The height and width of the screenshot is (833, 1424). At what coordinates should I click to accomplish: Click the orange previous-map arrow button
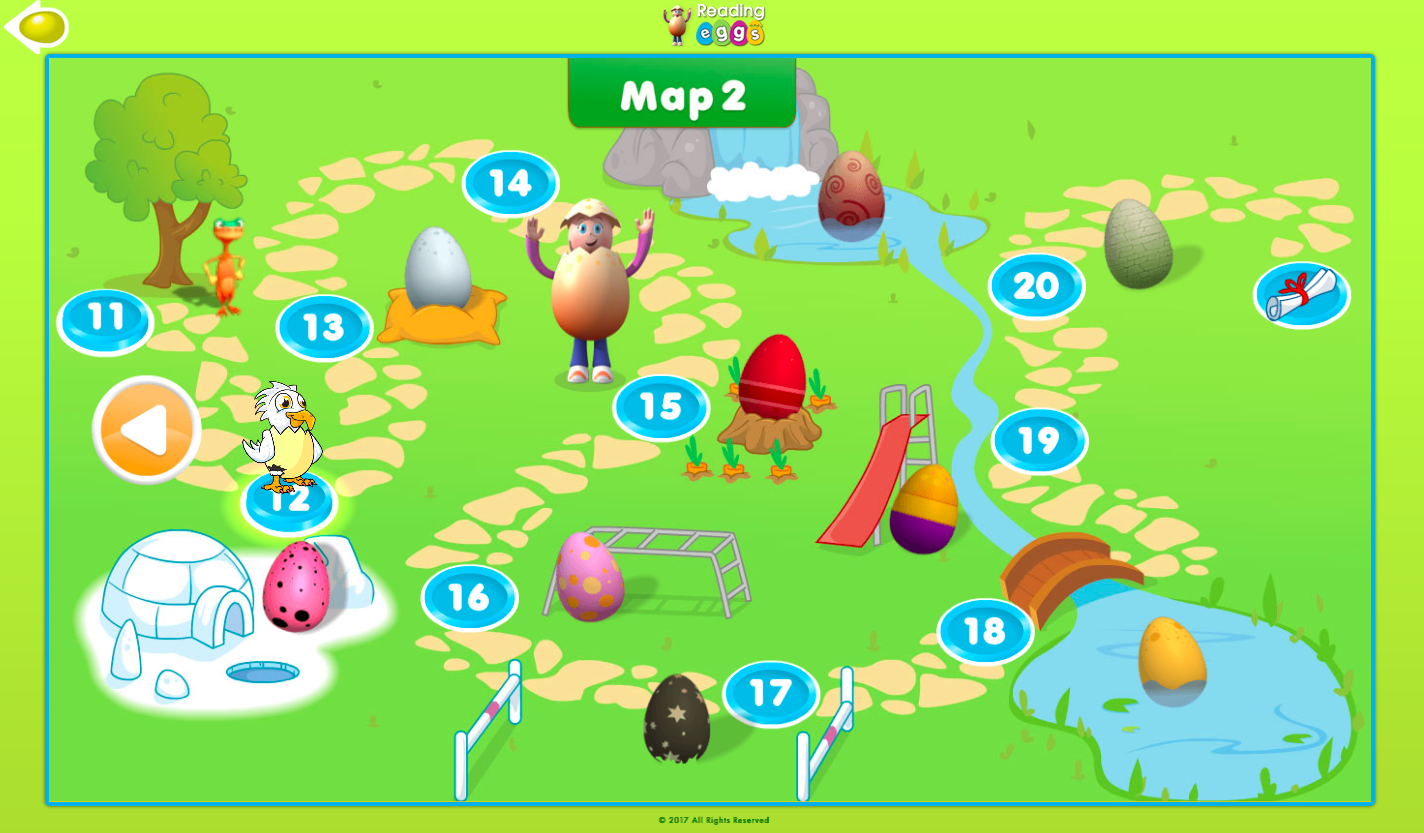point(146,428)
